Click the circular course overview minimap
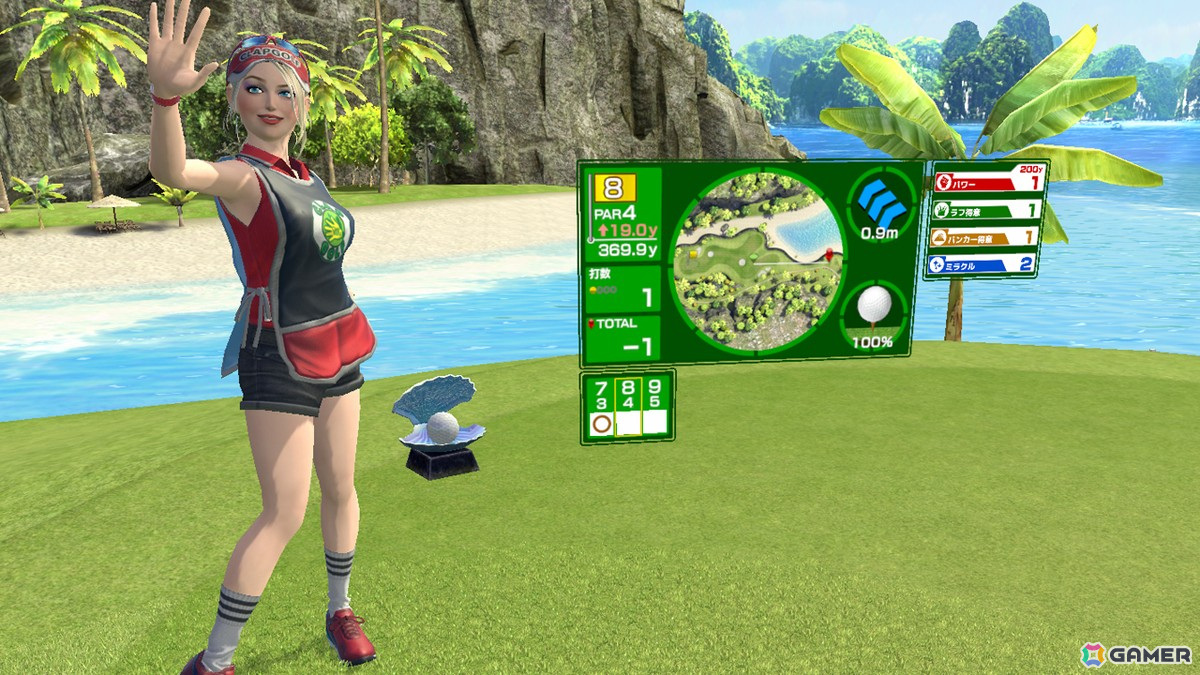This screenshot has width=1200, height=675. [x=756, y=262]
